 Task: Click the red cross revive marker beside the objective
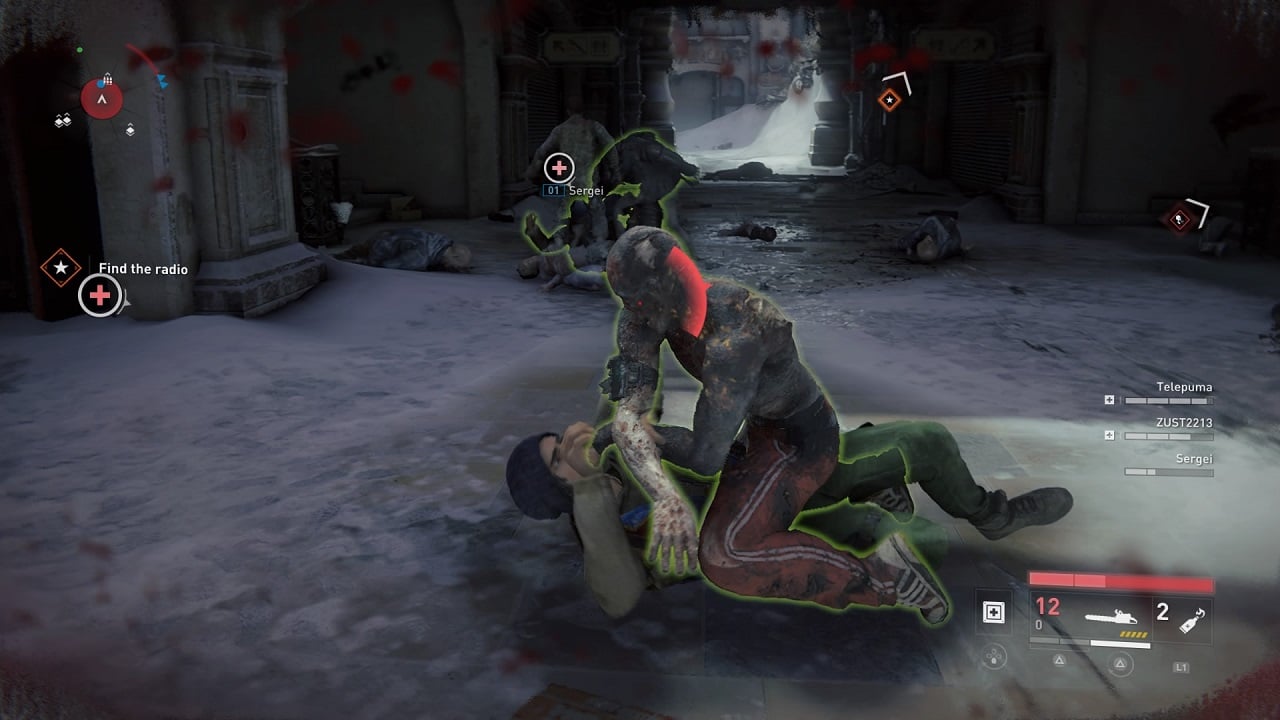[100, 296]
